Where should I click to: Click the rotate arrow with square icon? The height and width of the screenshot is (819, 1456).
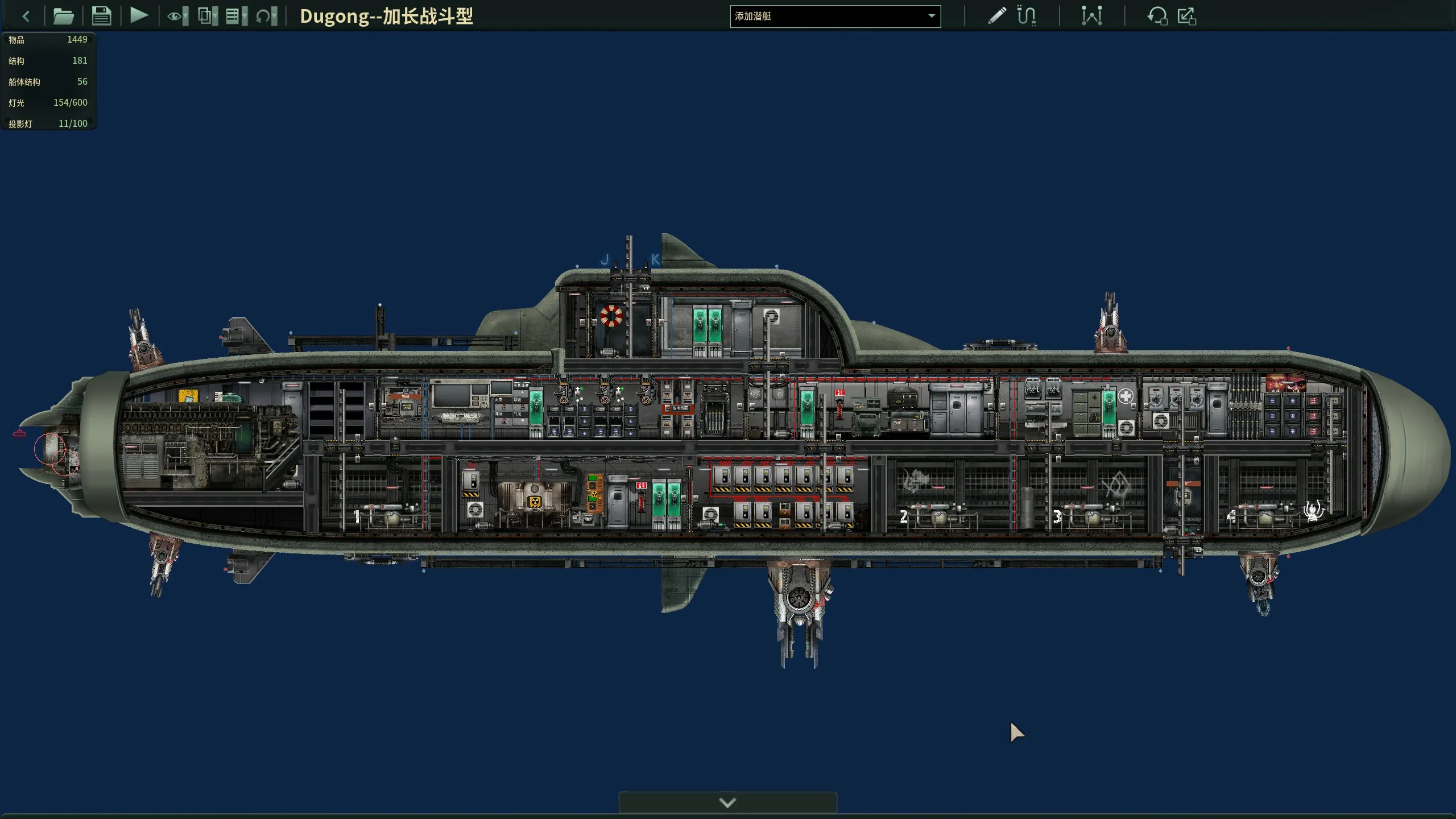1157,16
